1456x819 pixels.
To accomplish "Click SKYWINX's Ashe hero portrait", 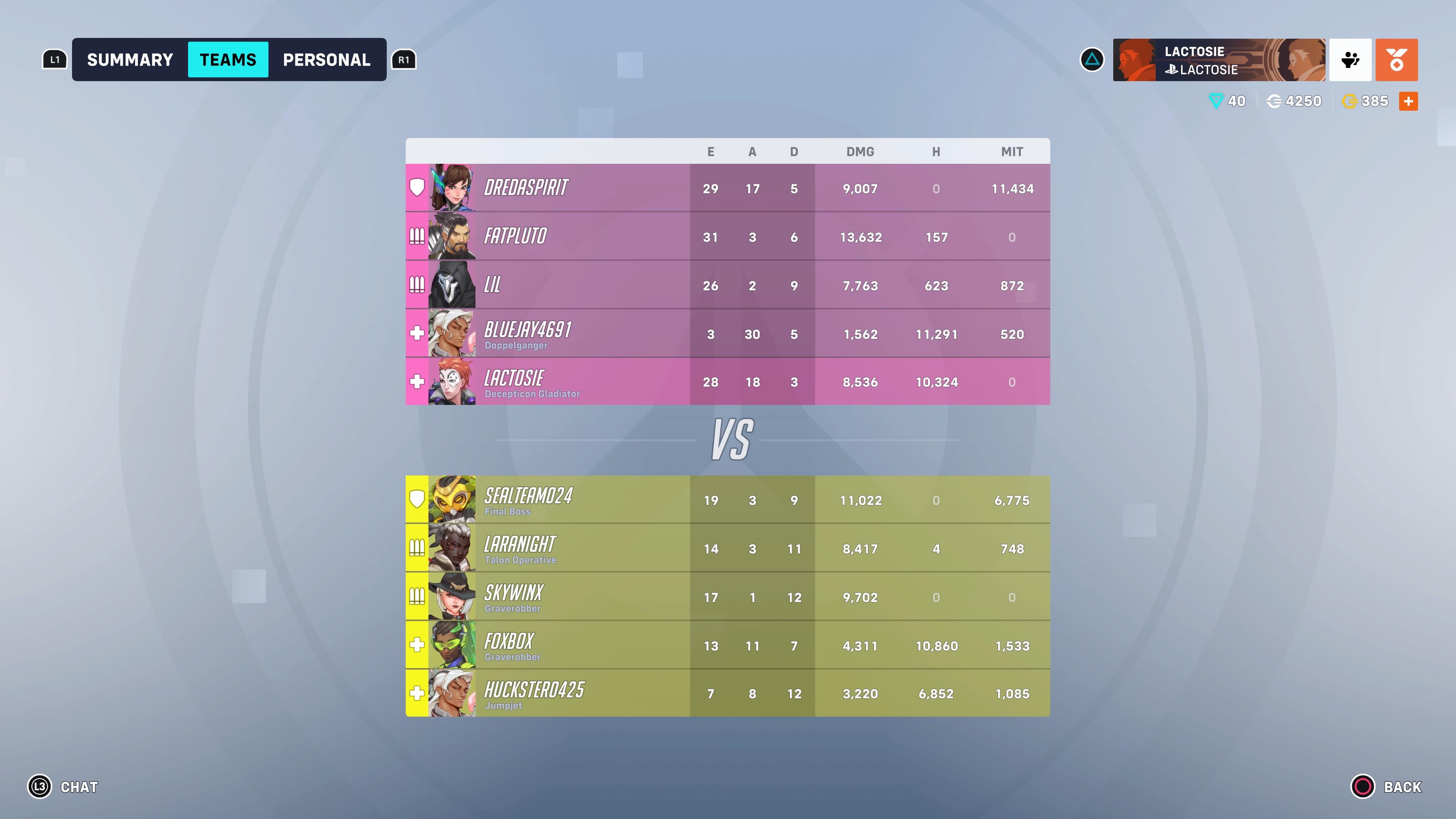I will coord(452,595).
